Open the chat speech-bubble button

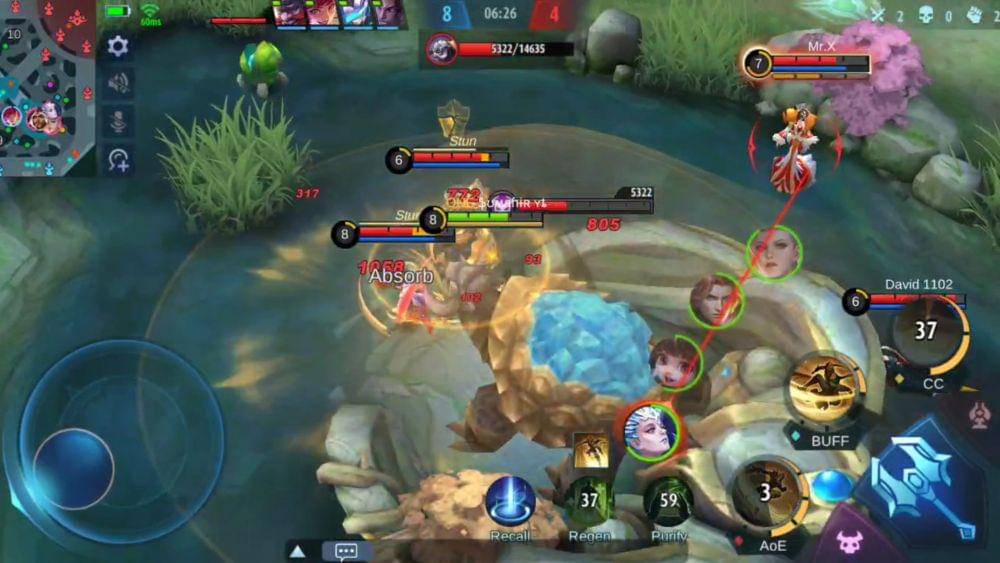347,551
